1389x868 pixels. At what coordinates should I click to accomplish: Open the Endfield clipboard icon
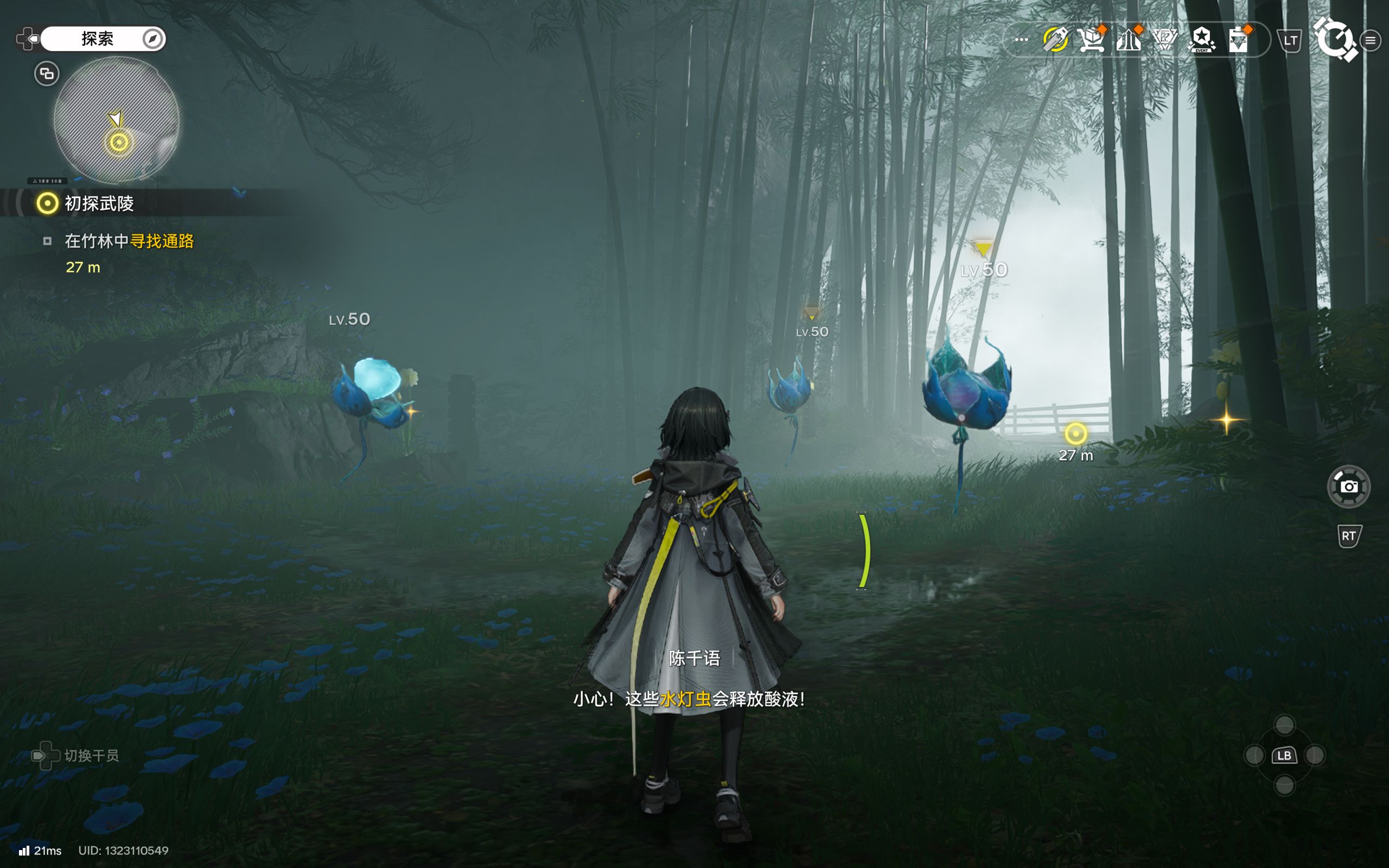[1239, 40]
